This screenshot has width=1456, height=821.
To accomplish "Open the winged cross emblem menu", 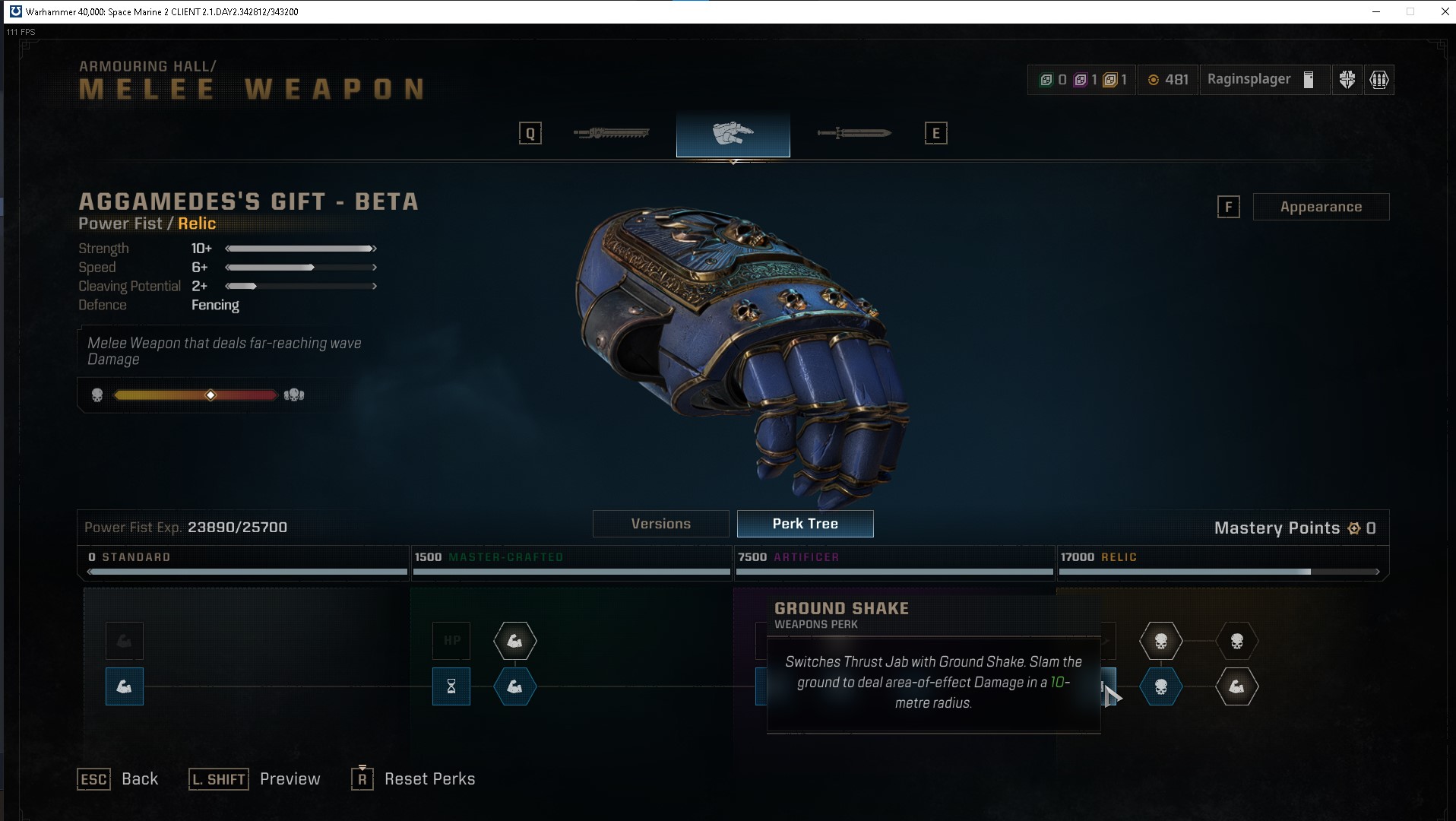I will pos(1347,80).
